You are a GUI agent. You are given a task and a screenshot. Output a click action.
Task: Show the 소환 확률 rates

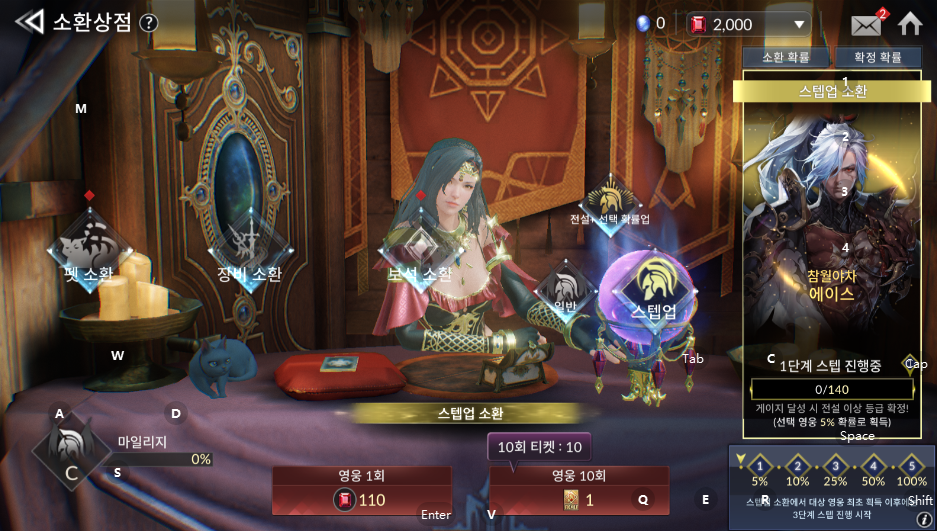click(786, 58)
